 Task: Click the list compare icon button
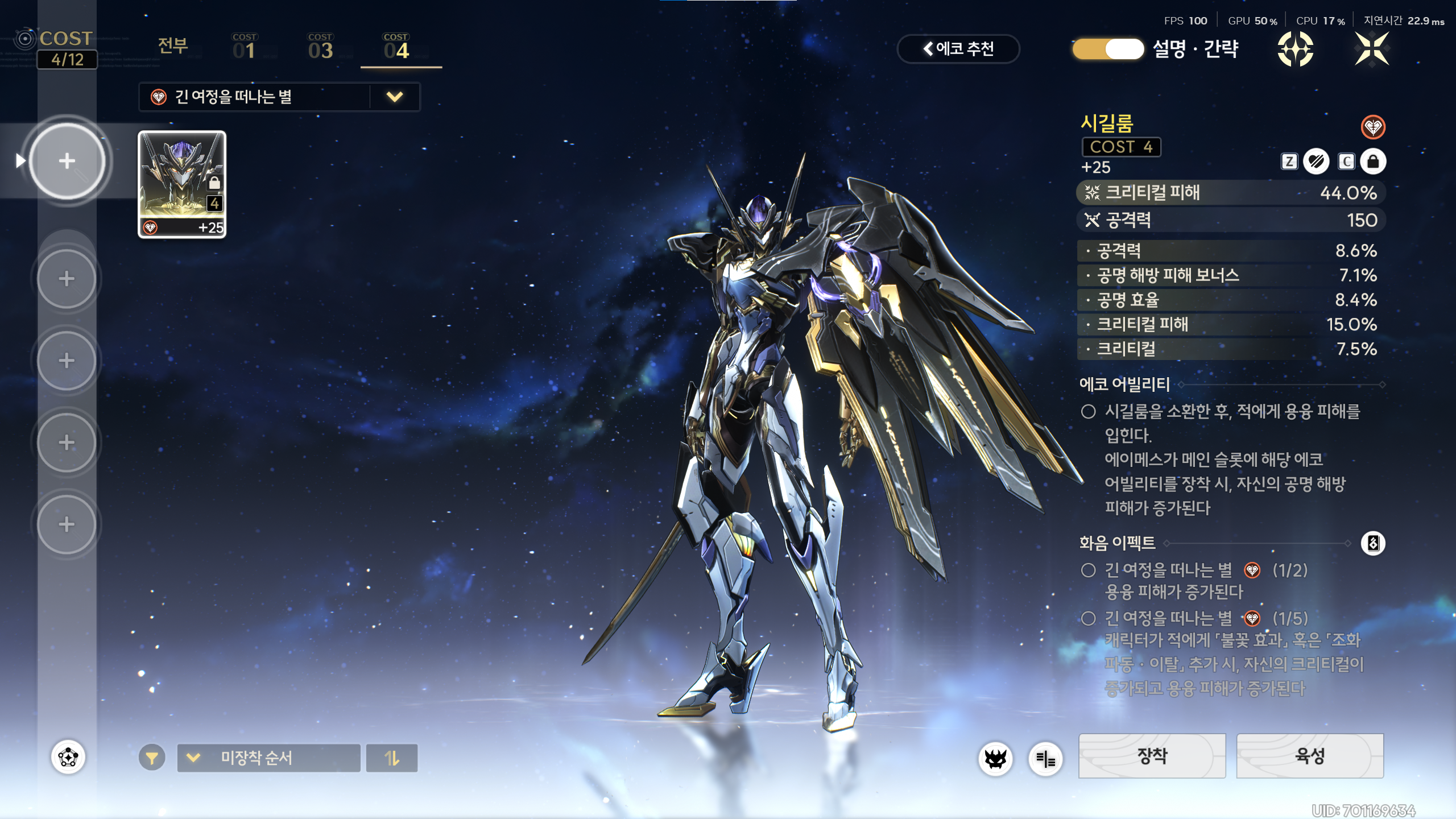pos(1045,759)
